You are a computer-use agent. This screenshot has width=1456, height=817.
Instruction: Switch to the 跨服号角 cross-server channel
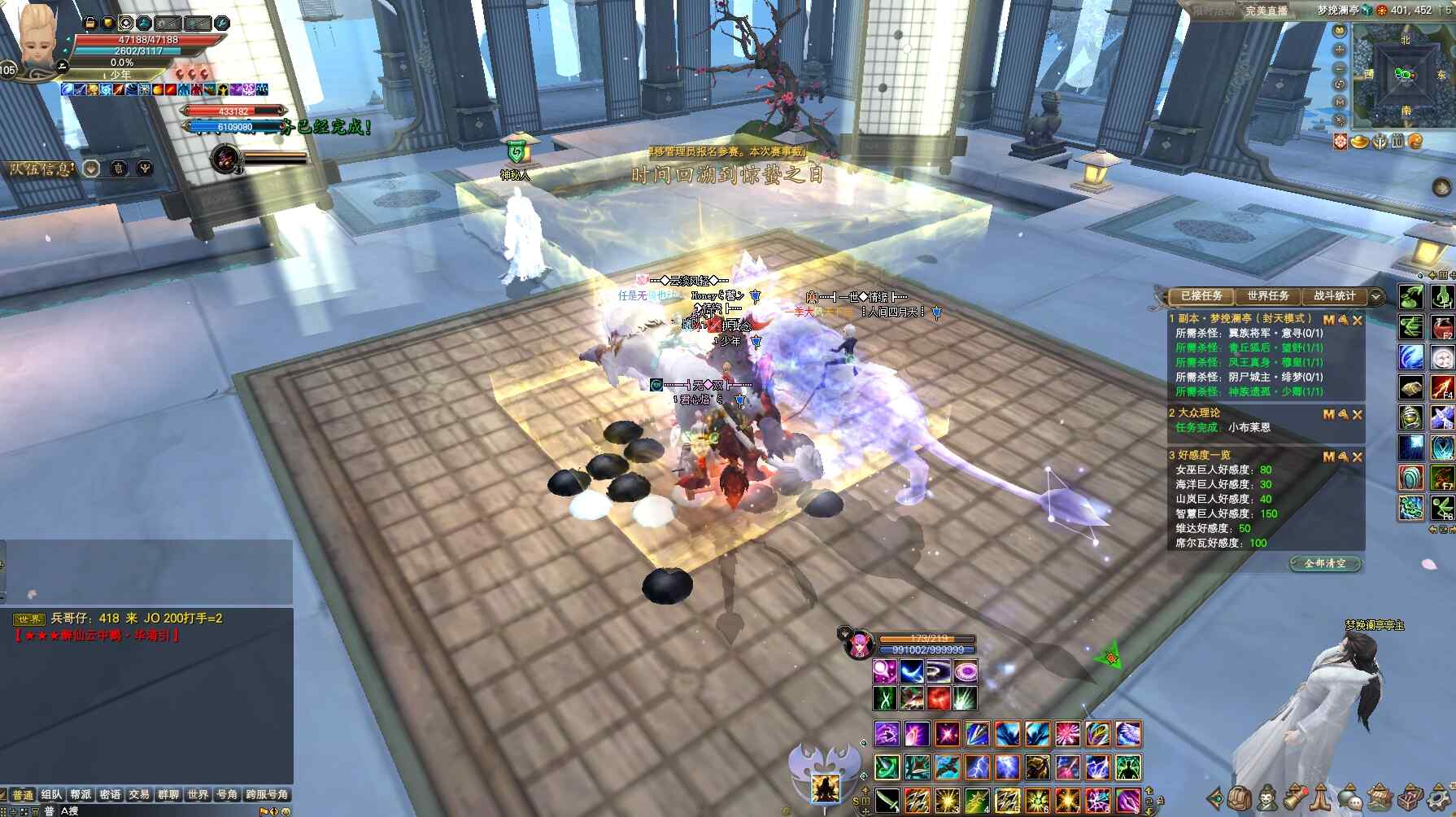click(x=267, y=794)
